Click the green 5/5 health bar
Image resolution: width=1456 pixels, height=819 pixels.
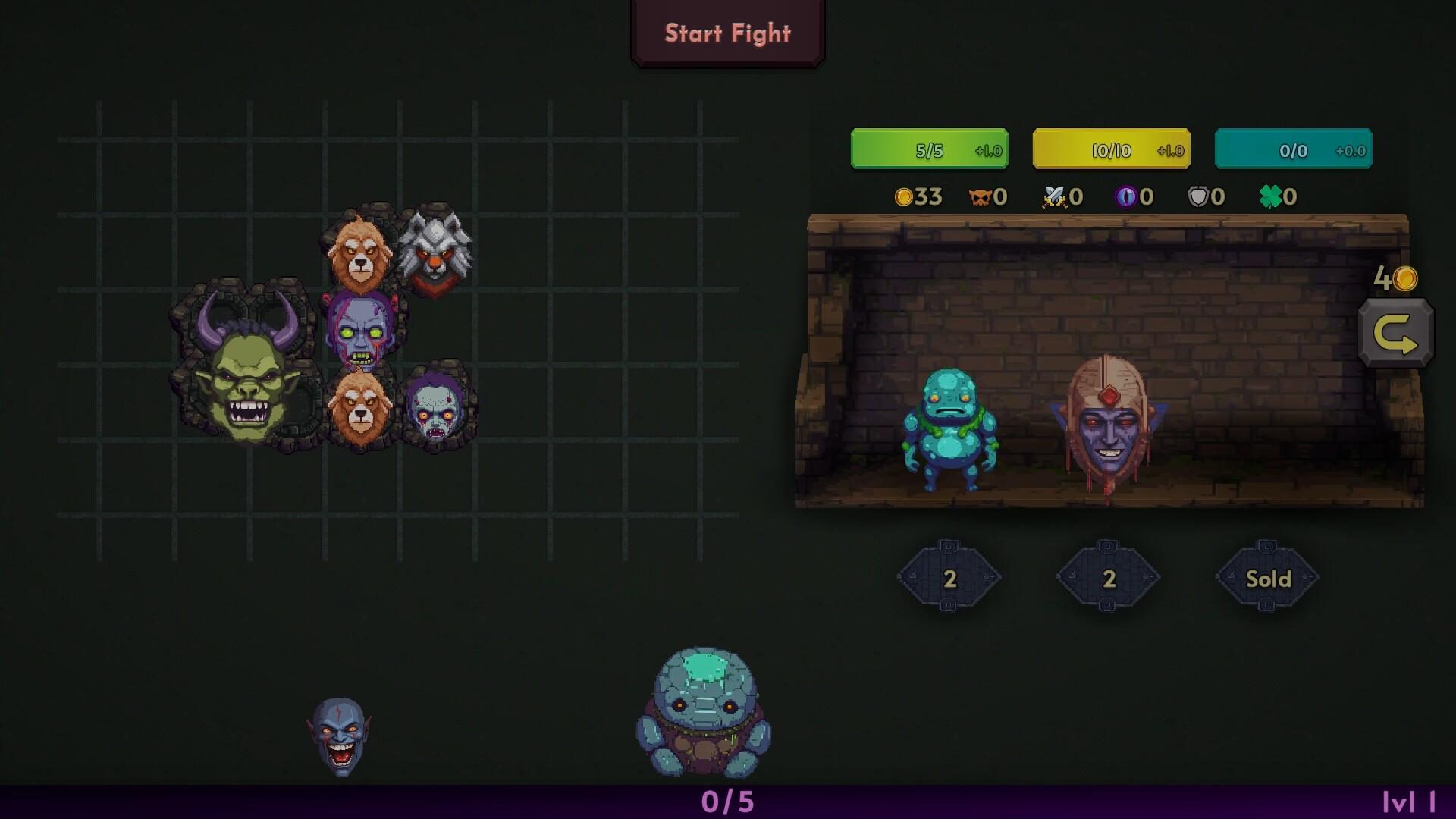(929, 149)
